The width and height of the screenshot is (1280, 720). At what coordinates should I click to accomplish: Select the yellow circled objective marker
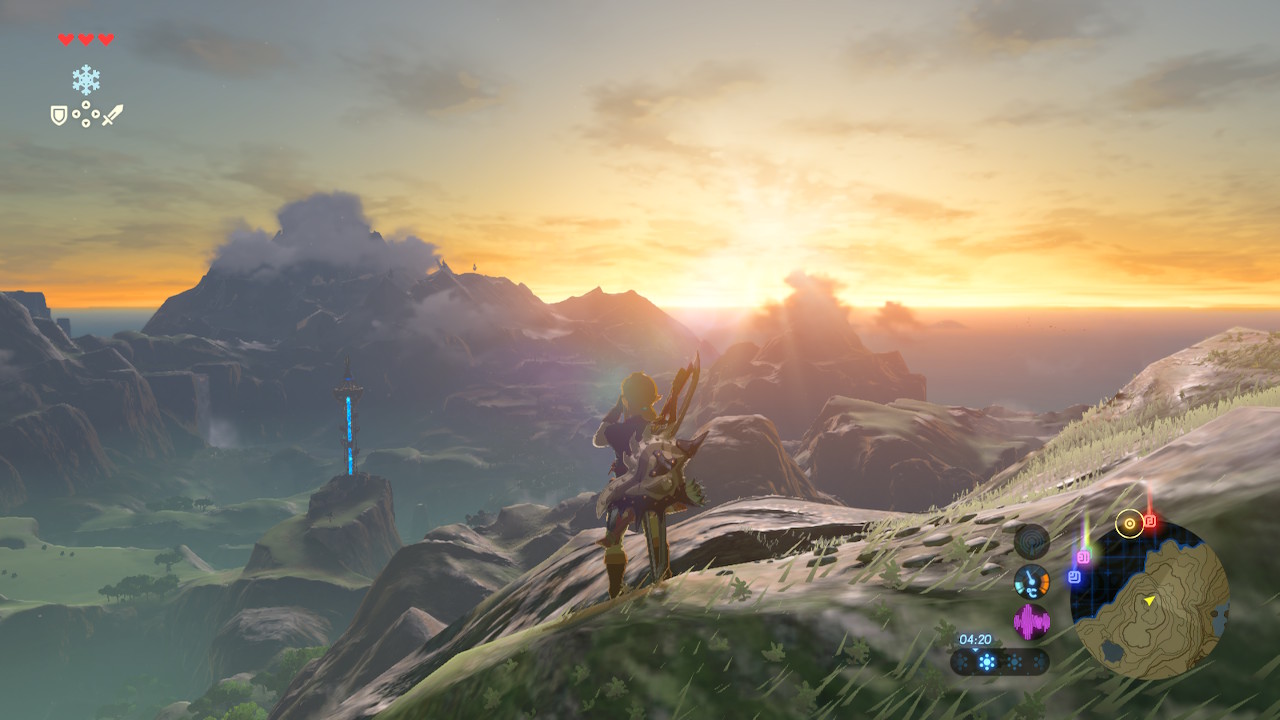click(1129, 522)
